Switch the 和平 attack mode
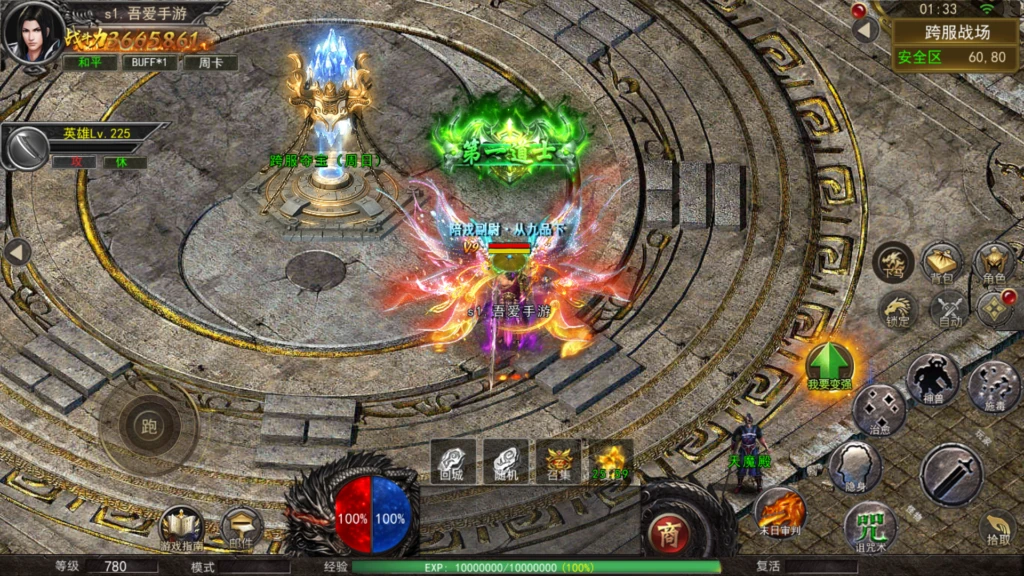Image resolution: width=1024 pixels, height=576 pixels. (91, 62)
